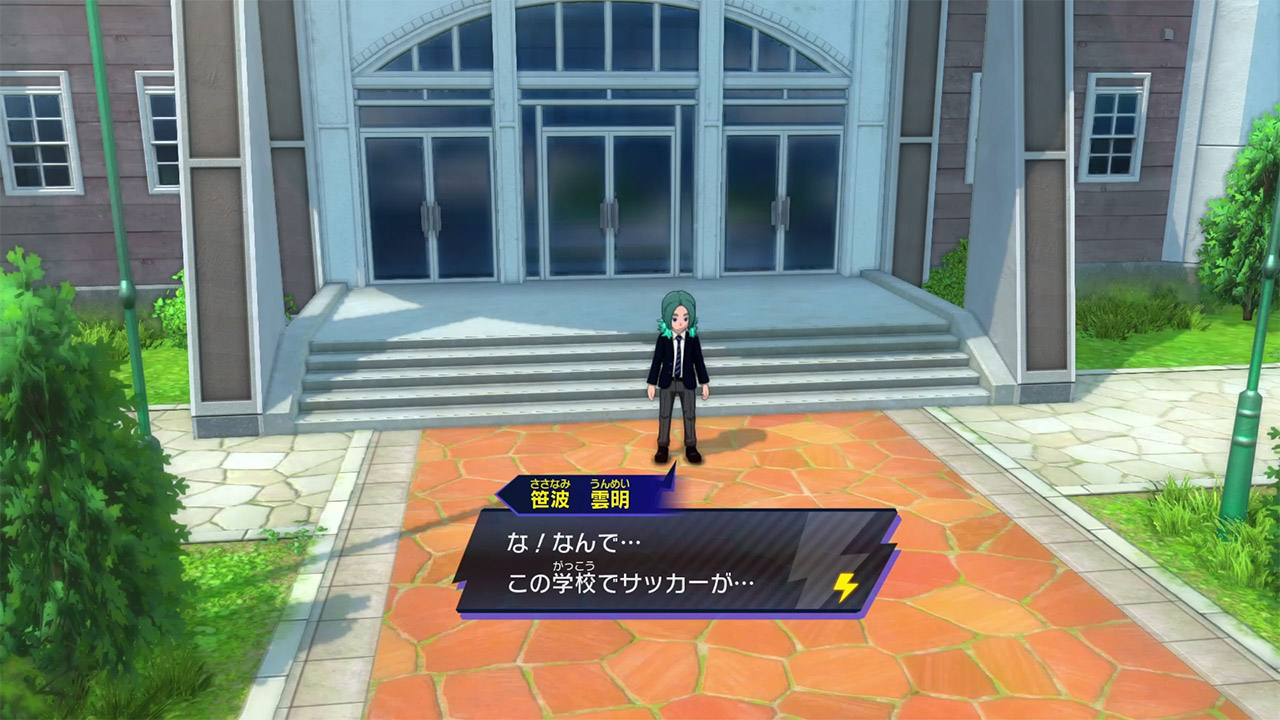Click the yellow lightning bolt continue icon
Screen dimensions: 1280x720
point(846,587)
